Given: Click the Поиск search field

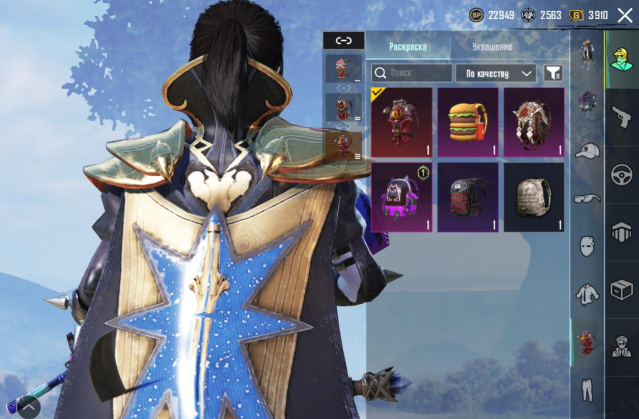Looking at the screenshot, I should [x=412, y=73].
